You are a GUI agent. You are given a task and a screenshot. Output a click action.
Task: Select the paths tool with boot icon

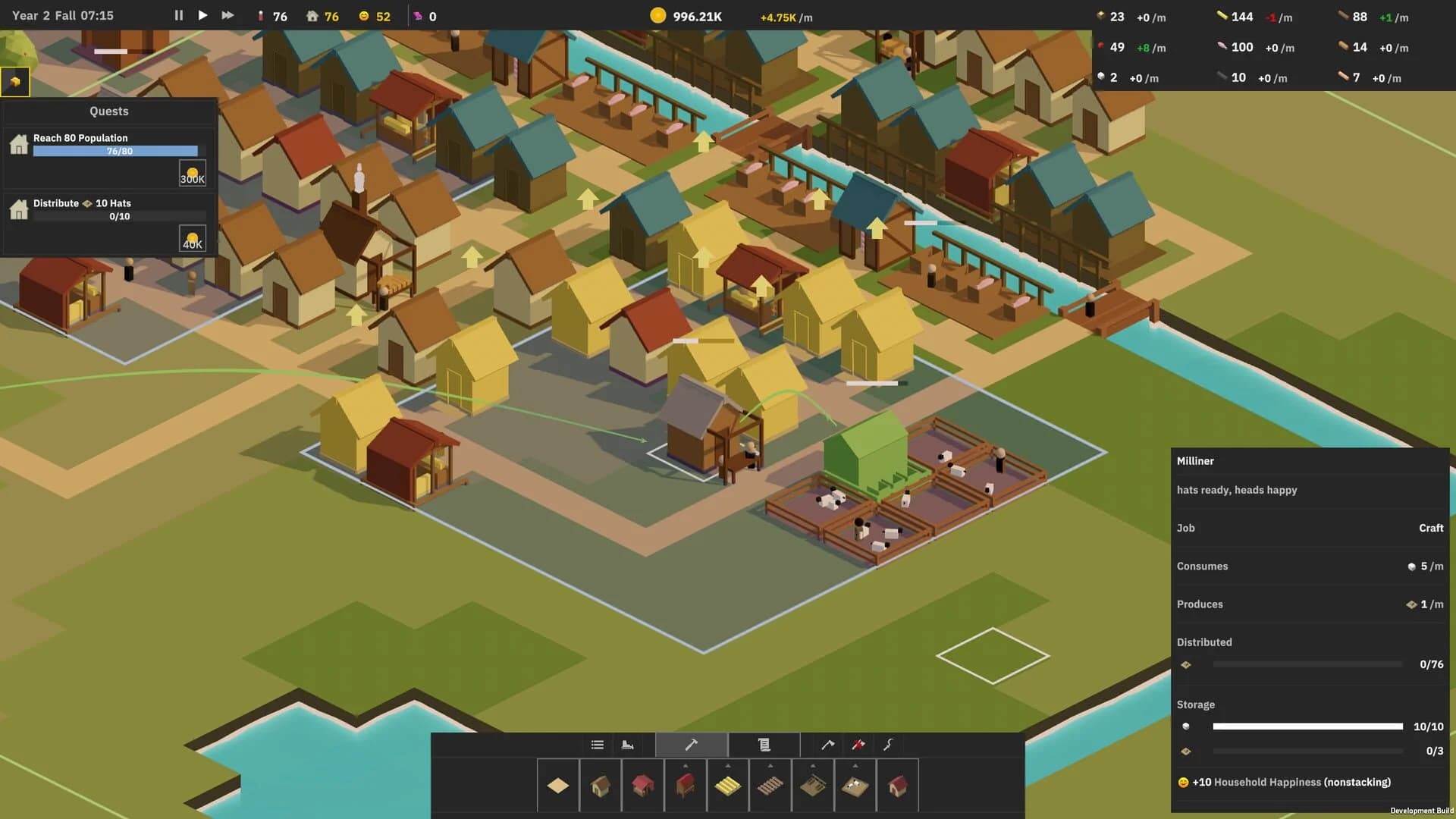tap(628, 745)
